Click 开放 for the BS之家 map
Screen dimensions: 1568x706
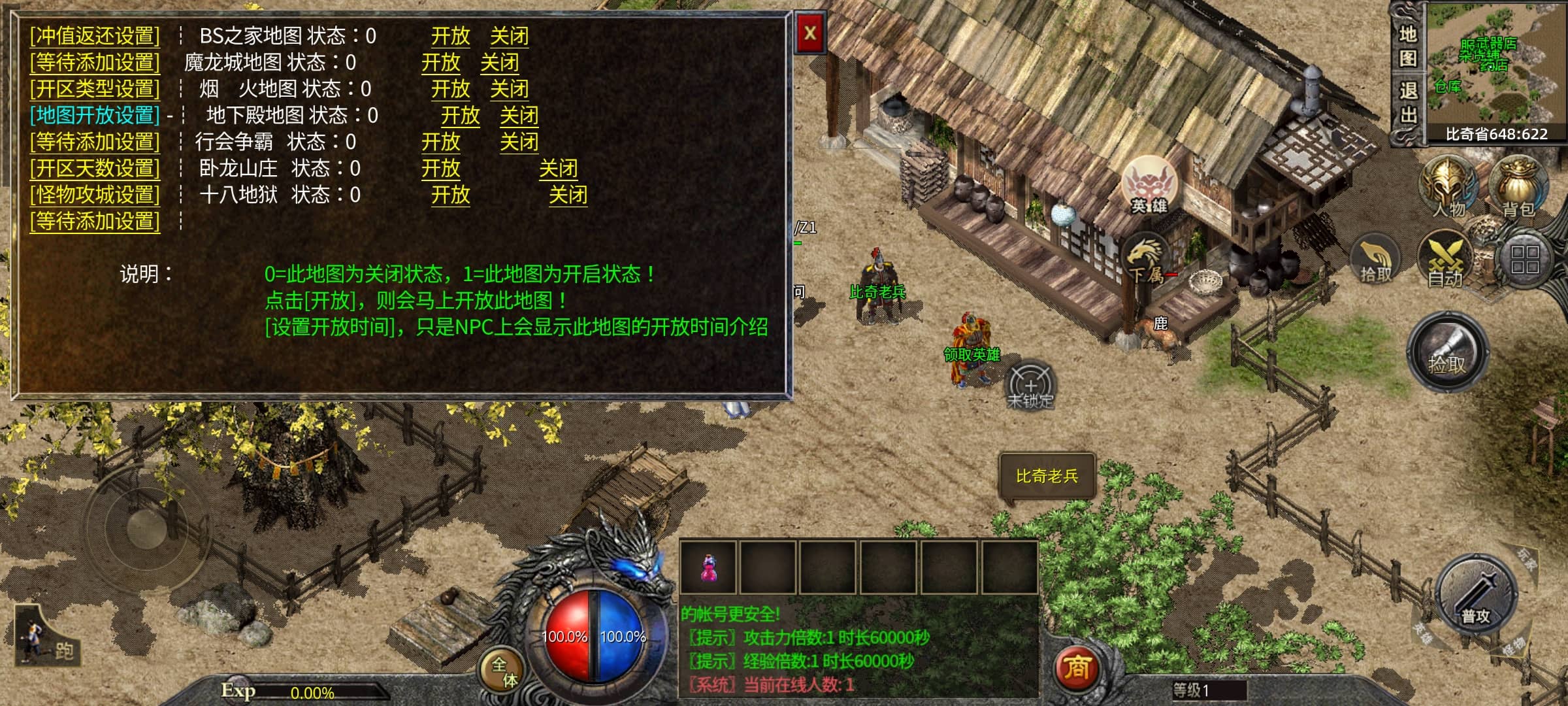(450, 36)
